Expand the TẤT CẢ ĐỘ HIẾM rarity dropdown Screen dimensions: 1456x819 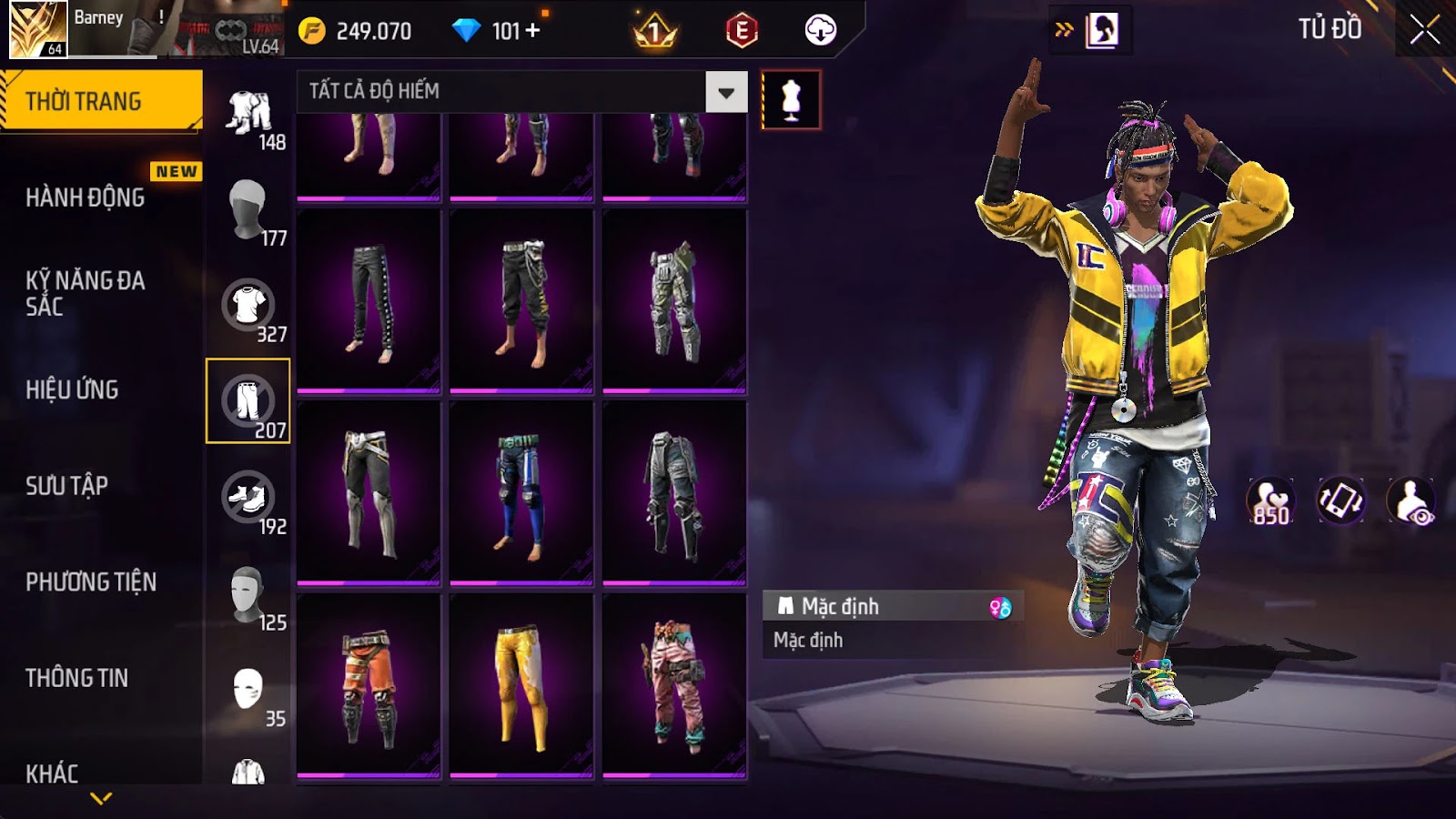(725, 92)
